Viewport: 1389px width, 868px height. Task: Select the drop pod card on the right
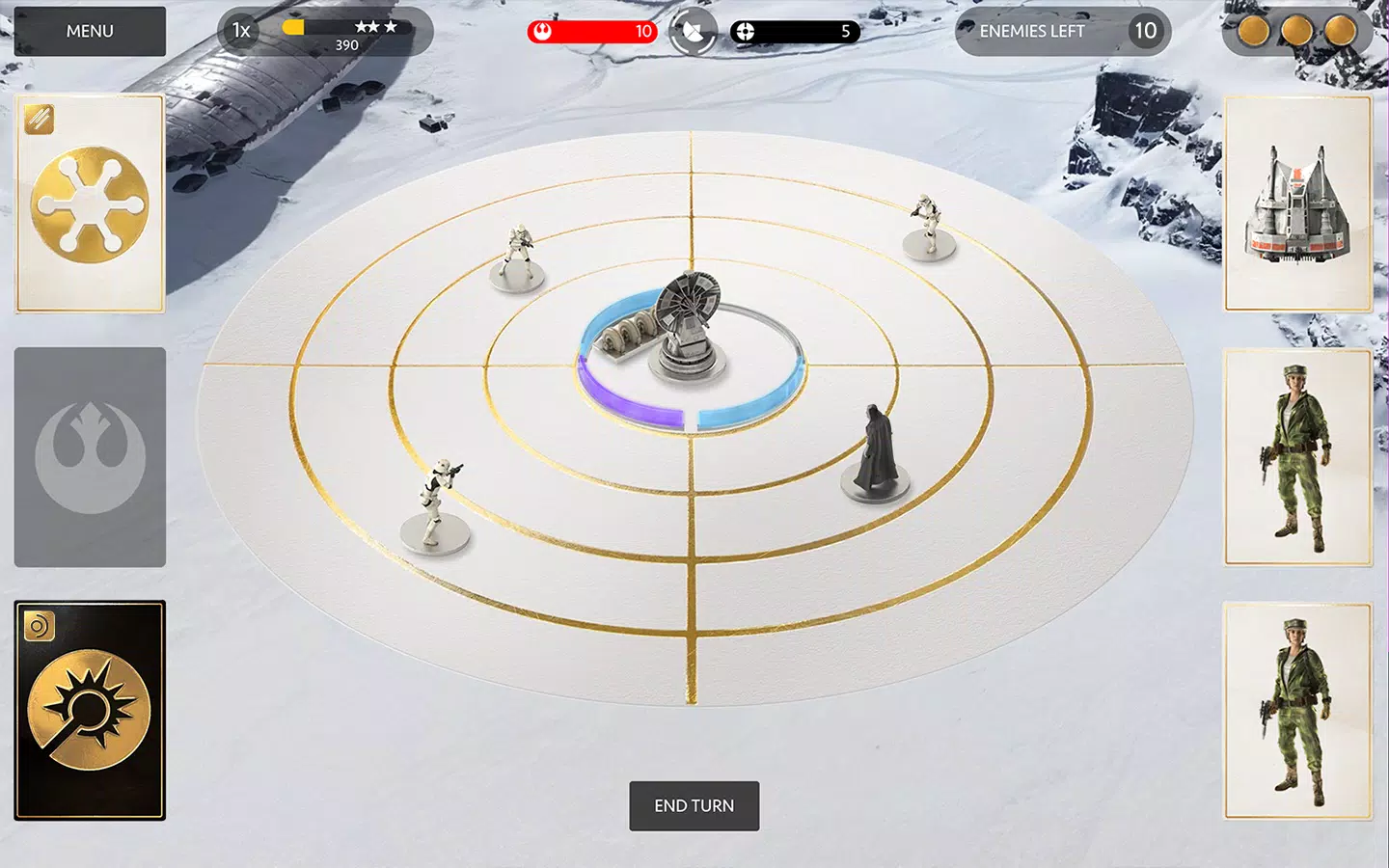pos(1297,203)
